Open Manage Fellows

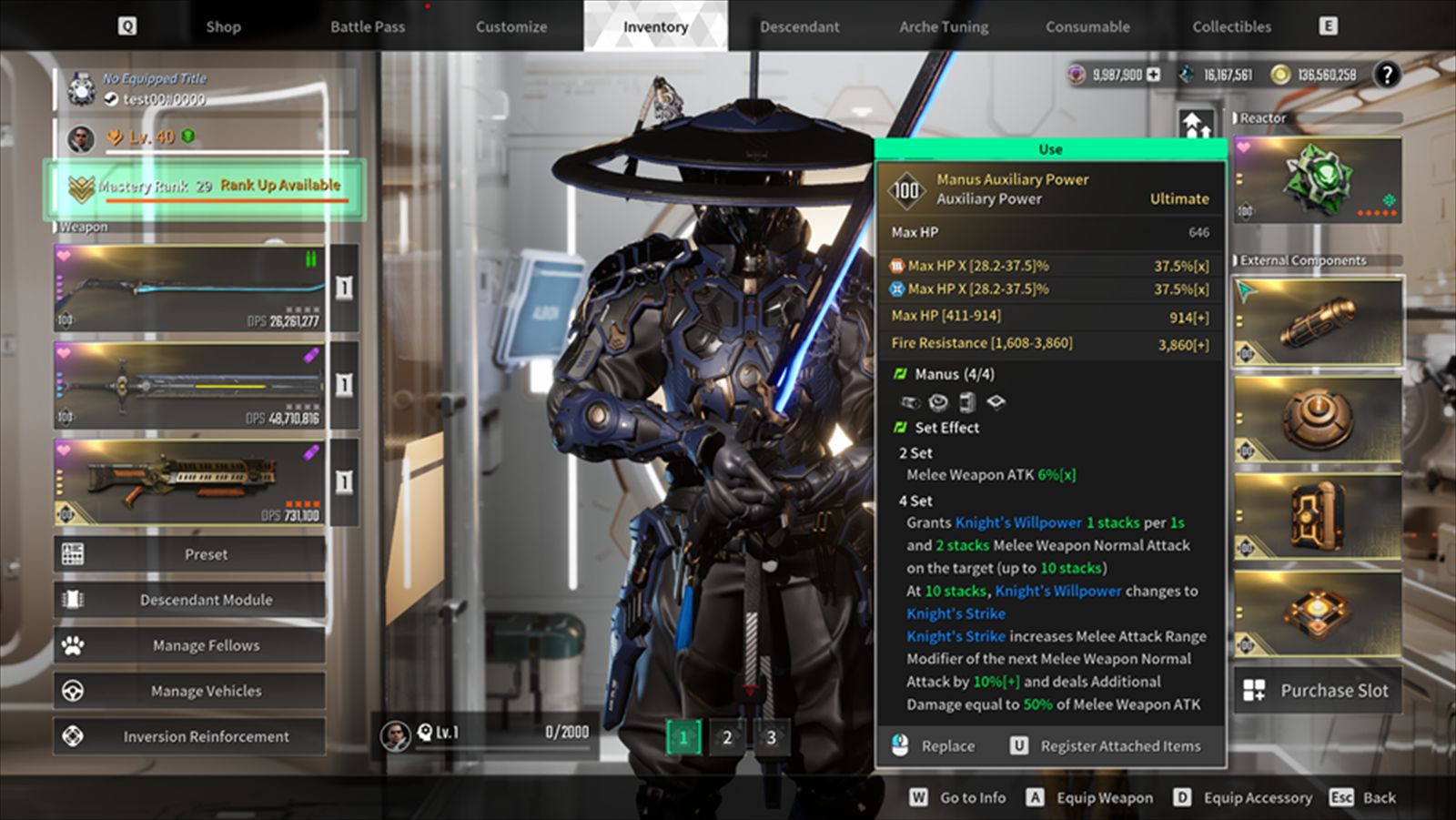coord(189,645)
